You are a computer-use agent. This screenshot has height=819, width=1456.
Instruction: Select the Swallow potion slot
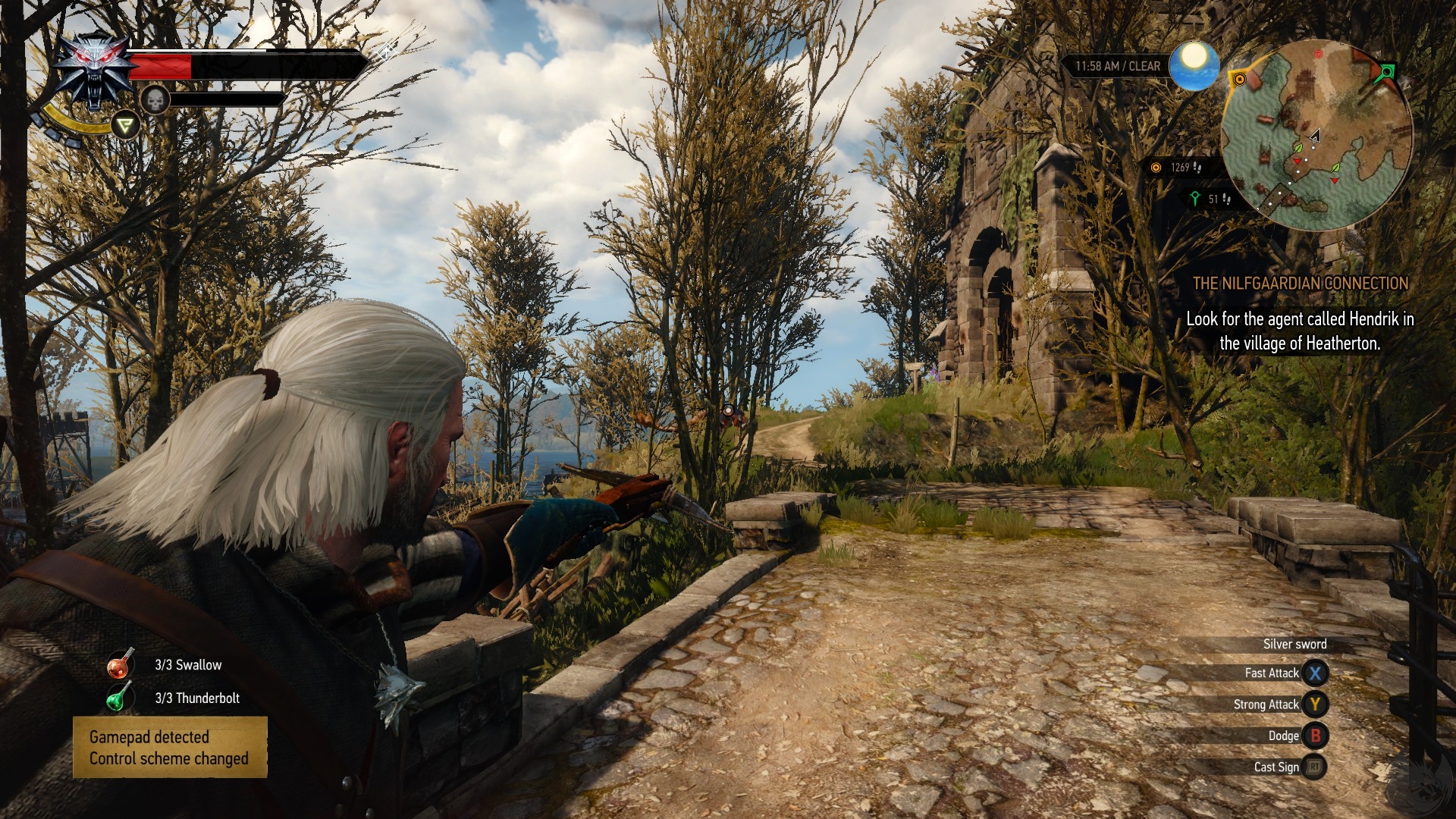[x=120, y=664]
